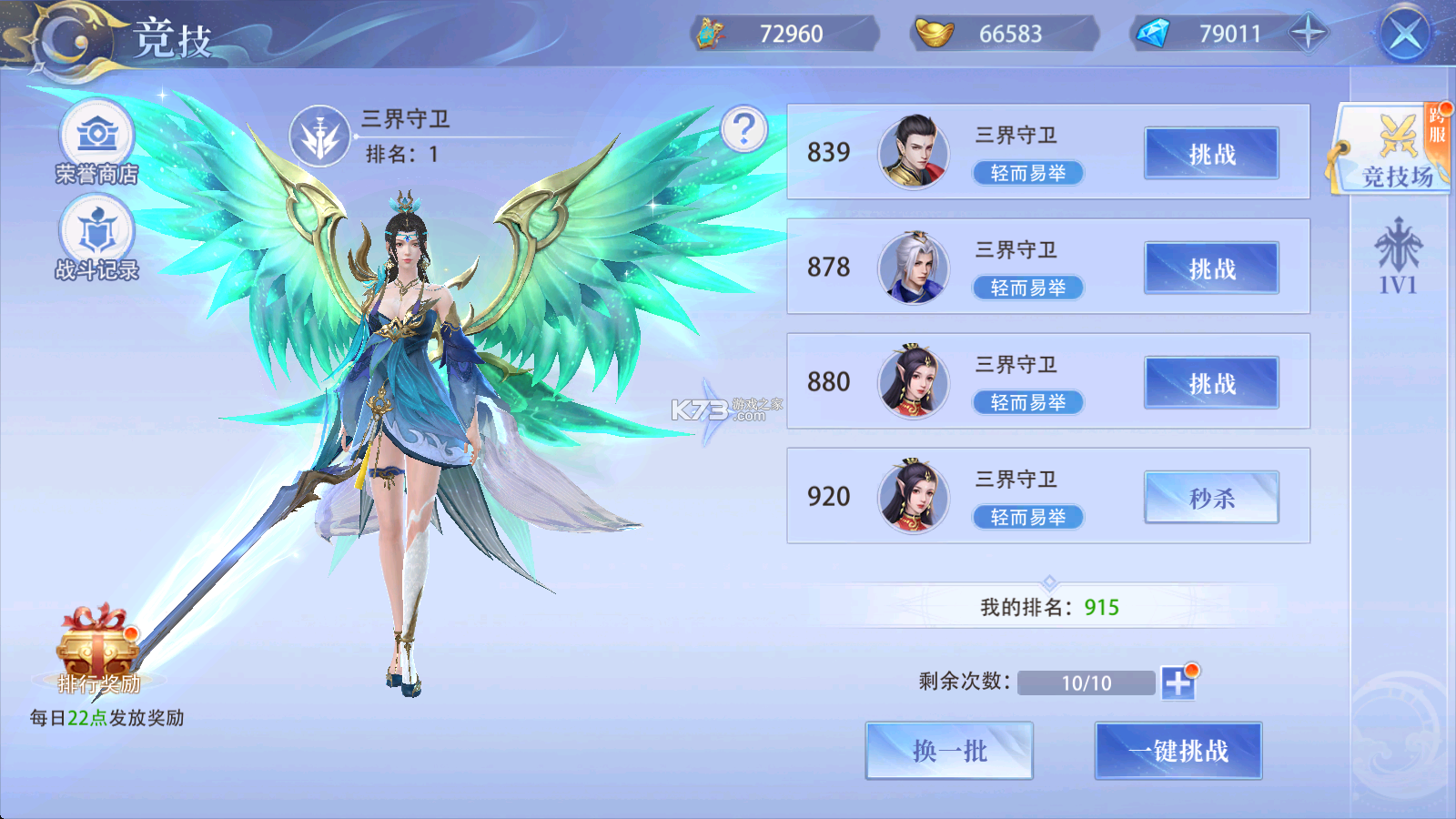
Task: Click the diamond icon showing 79011
Action: pyautogui.click(x=1154, y=34)
